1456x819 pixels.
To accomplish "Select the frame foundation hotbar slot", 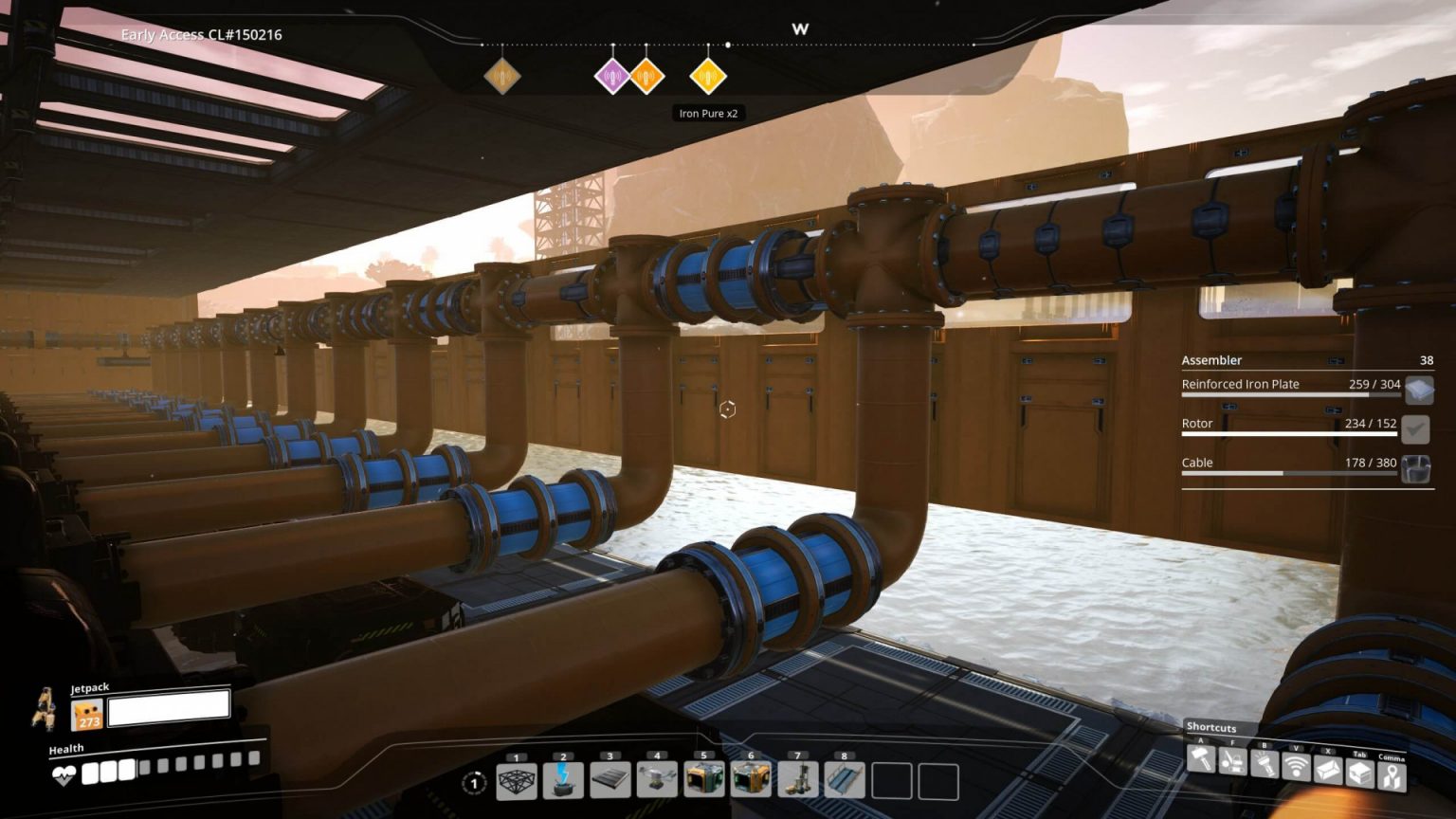I will click(517, 781).
